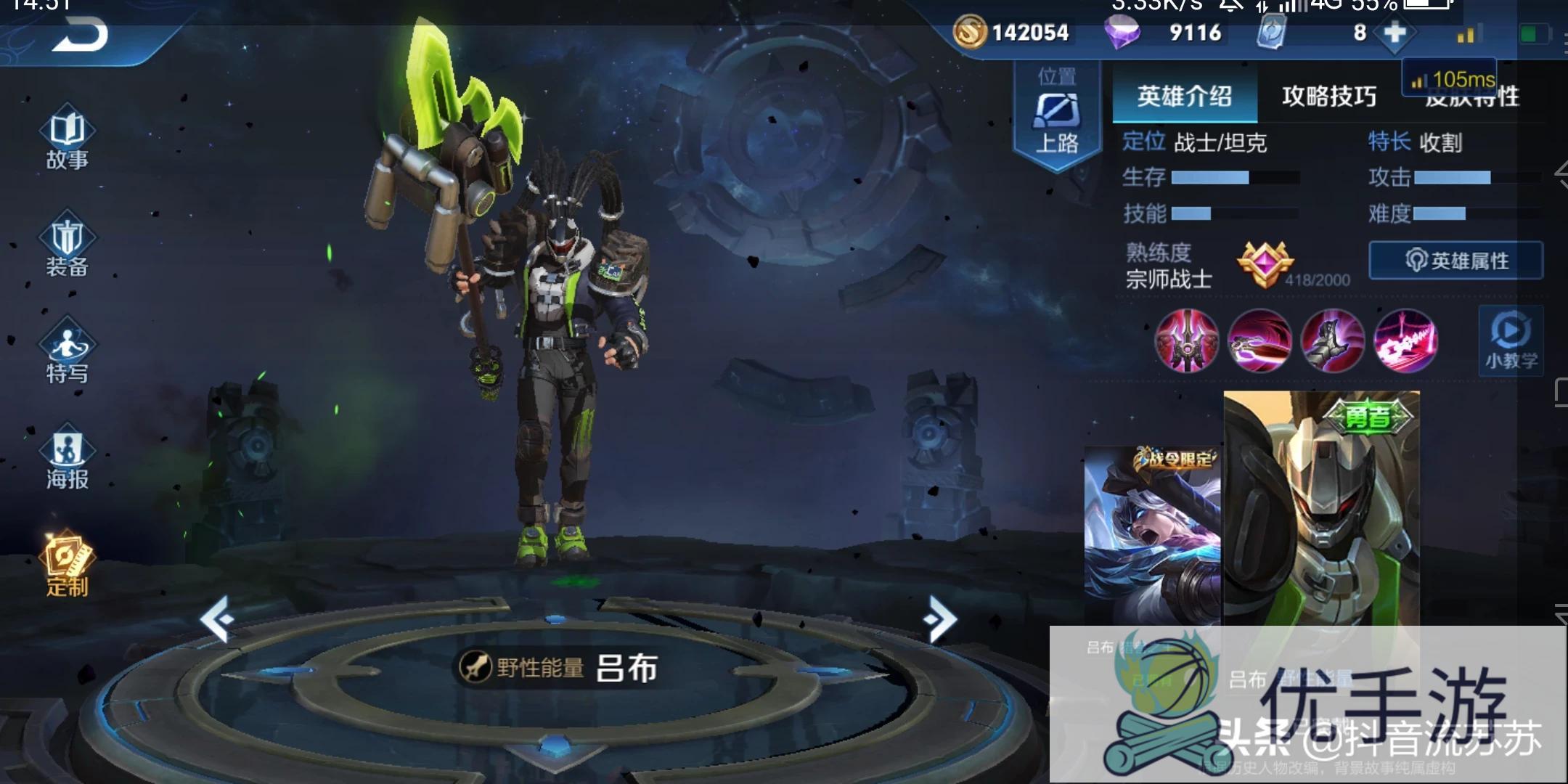Show the next hero with right arrow

[x=941, y=619]
